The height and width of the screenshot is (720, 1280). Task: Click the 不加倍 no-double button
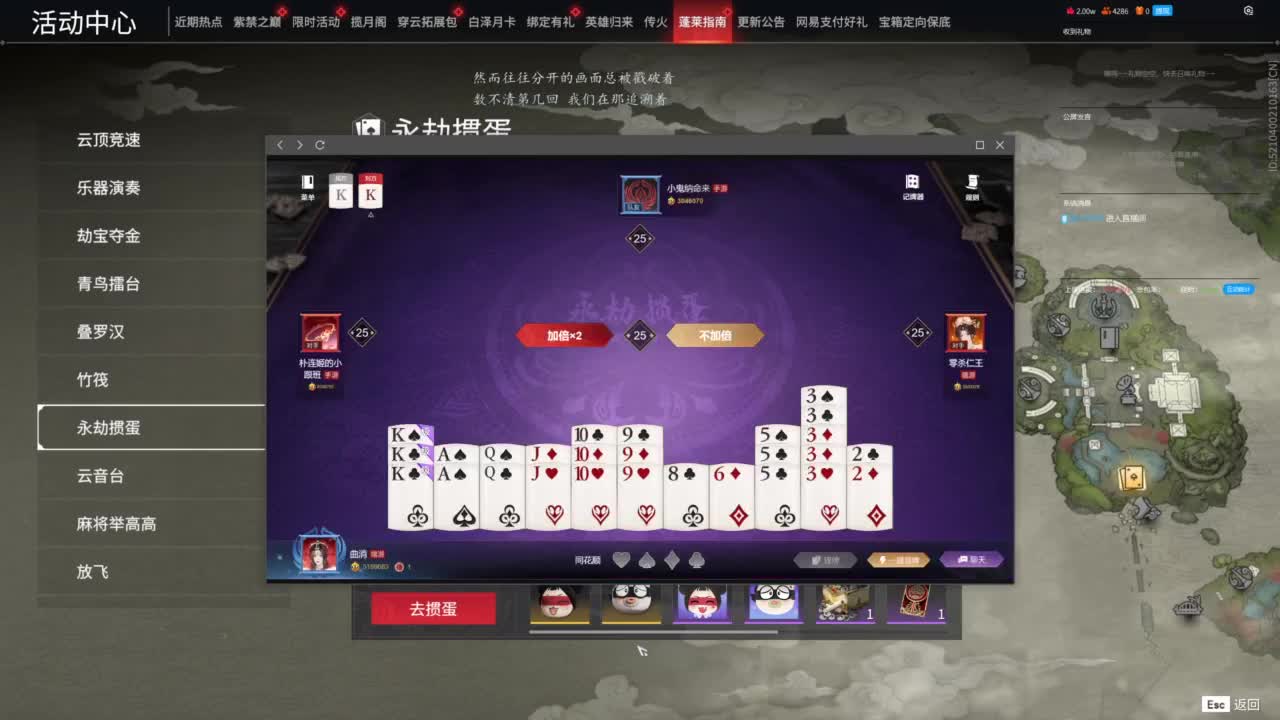(714, 335)
